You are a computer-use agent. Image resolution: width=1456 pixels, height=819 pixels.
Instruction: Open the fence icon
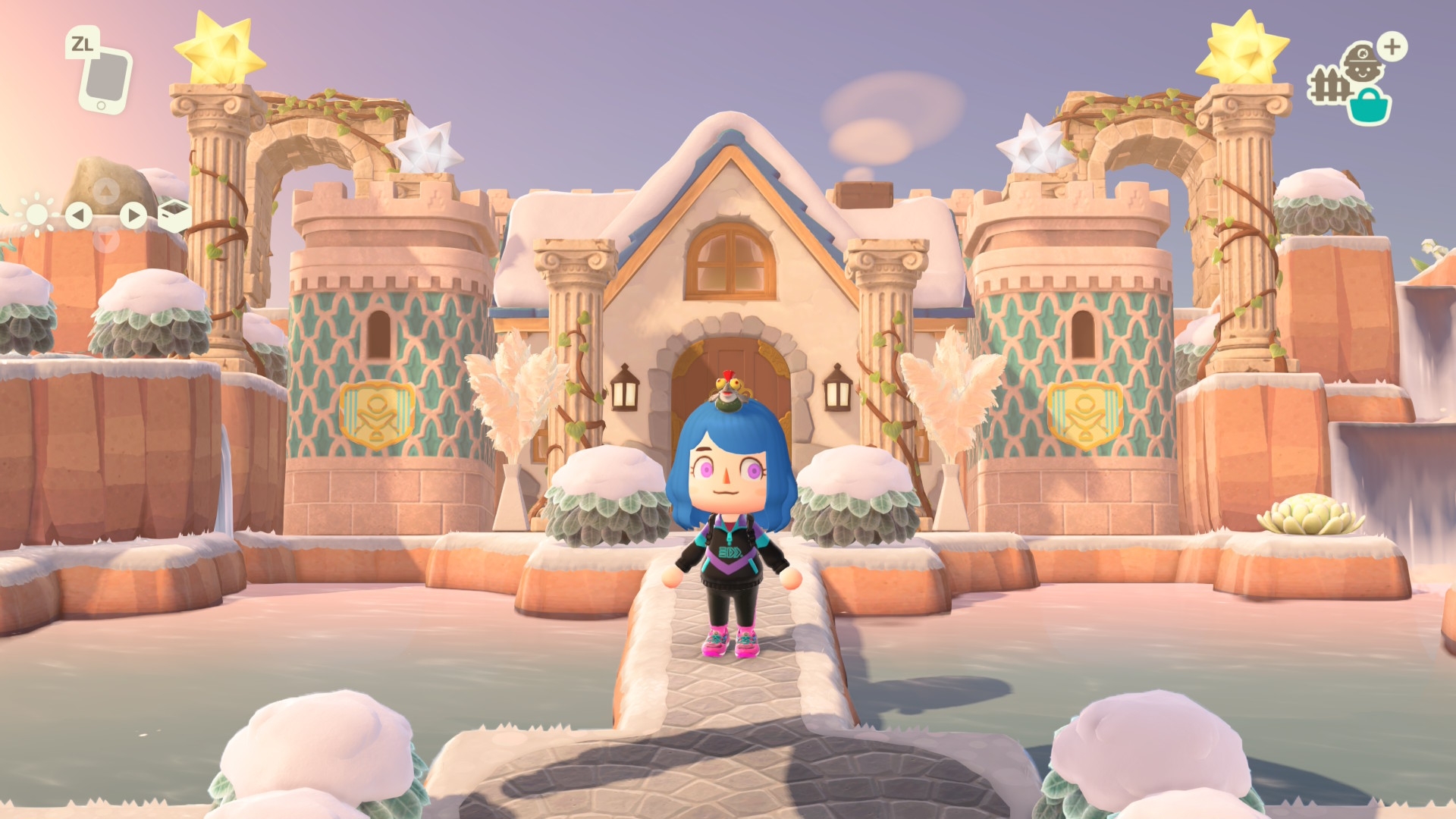pyautogui.click(x=1326, y=86)
